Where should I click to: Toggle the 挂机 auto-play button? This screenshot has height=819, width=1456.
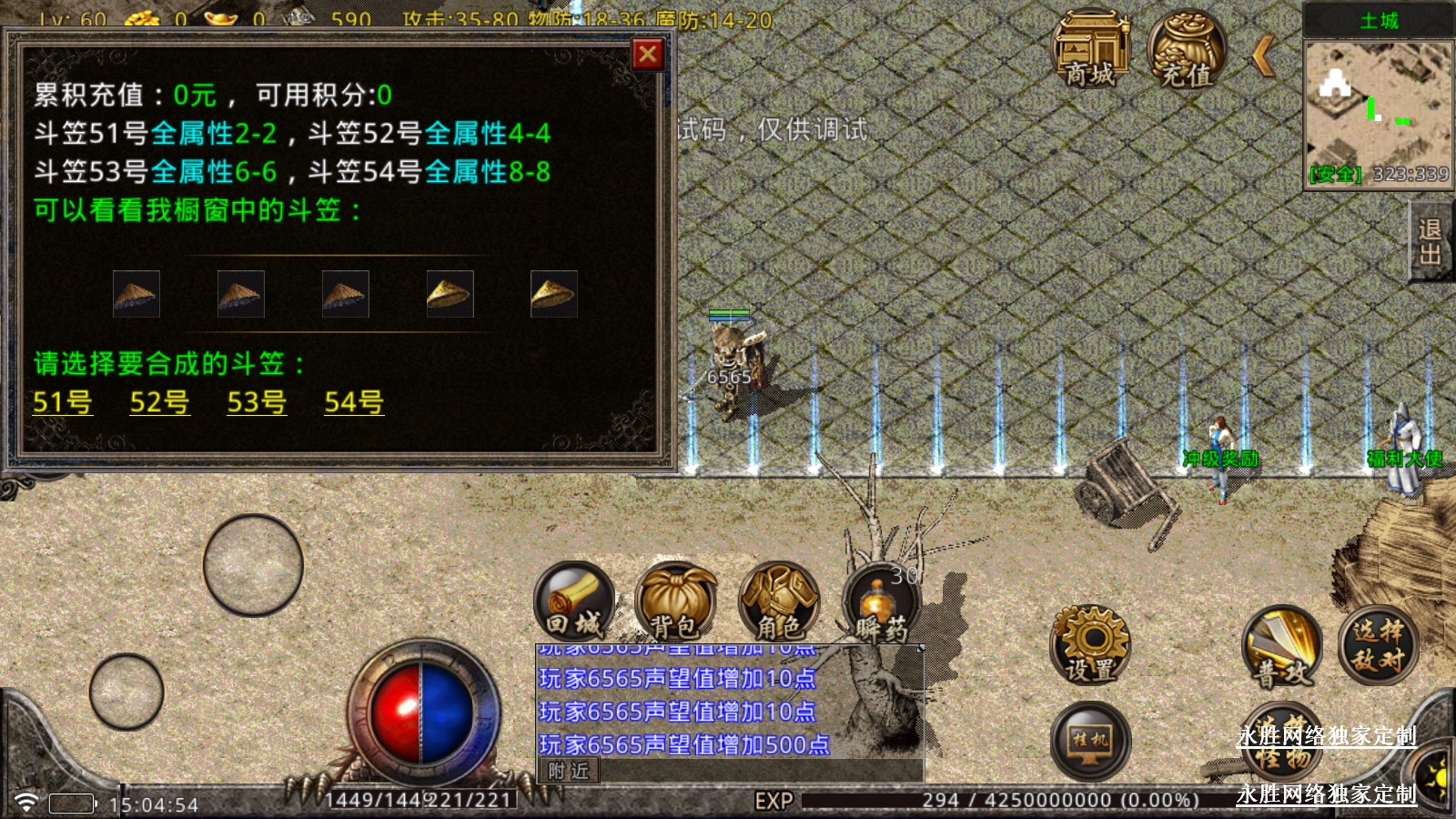(1090, 741)
